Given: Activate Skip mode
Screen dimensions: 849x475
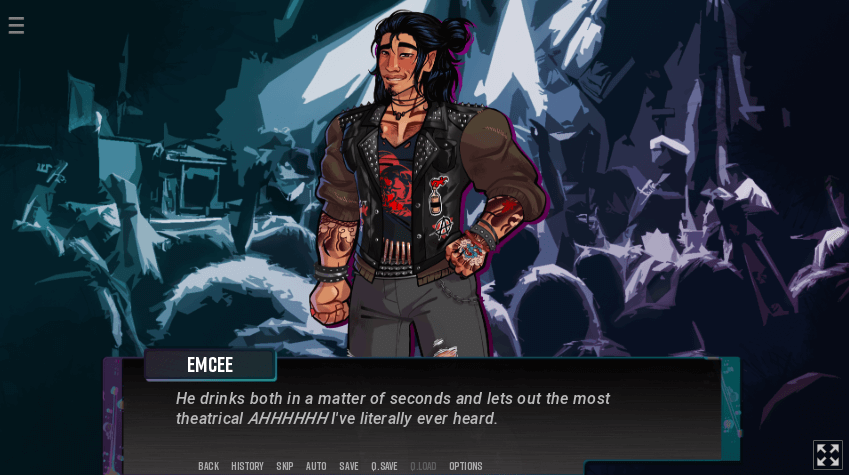Looking at the screenshot, I should tap(285, 466).
